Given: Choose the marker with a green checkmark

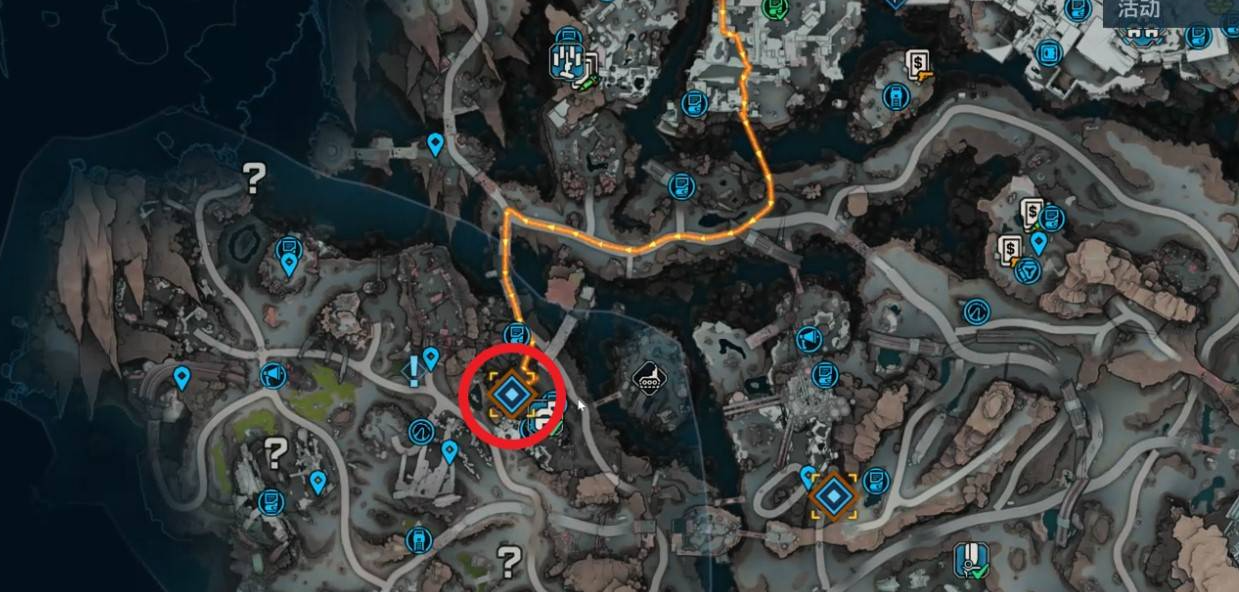Looking at the screenshot, I should (x=967, y=561).
